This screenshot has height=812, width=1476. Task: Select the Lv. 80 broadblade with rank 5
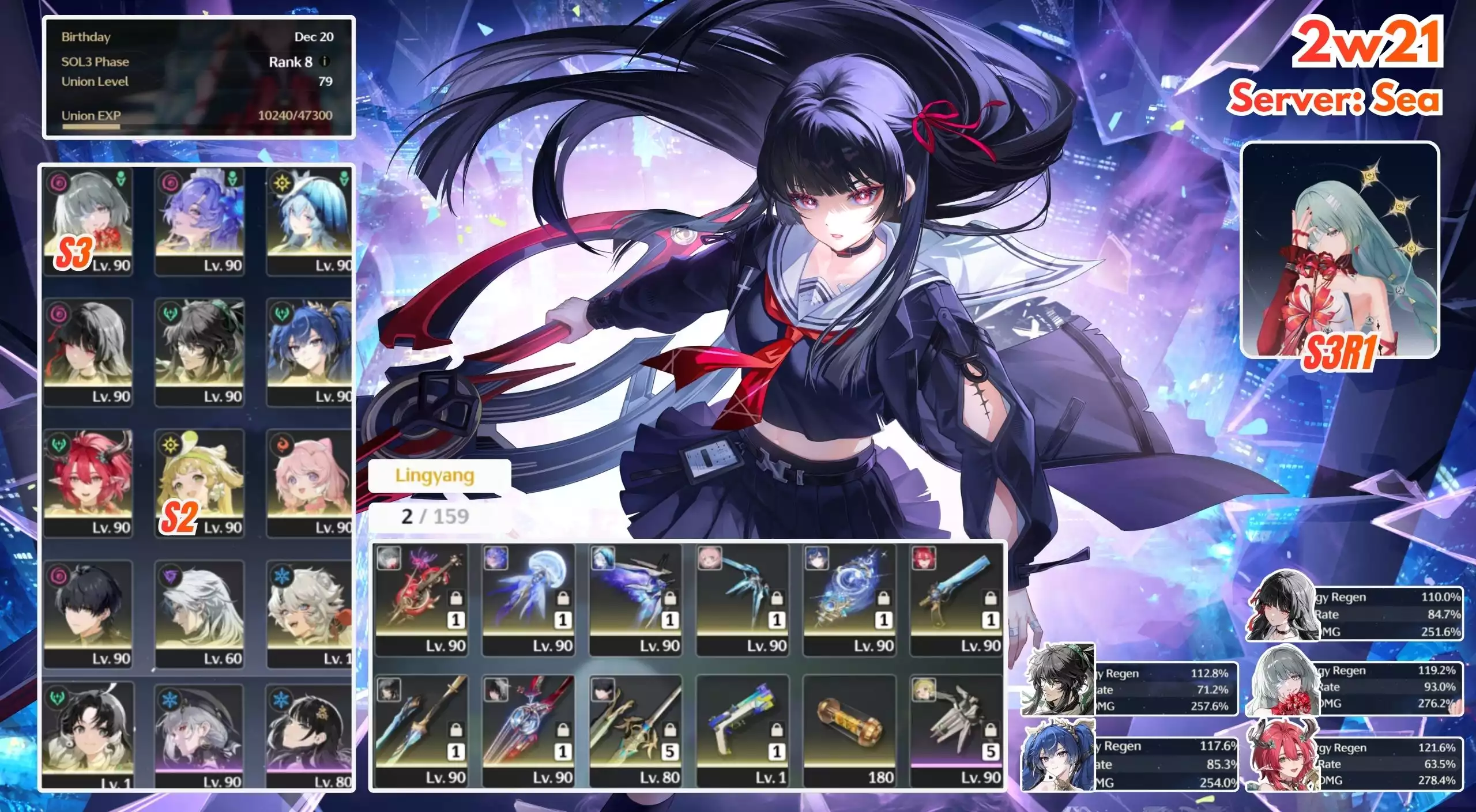[635, 731]
